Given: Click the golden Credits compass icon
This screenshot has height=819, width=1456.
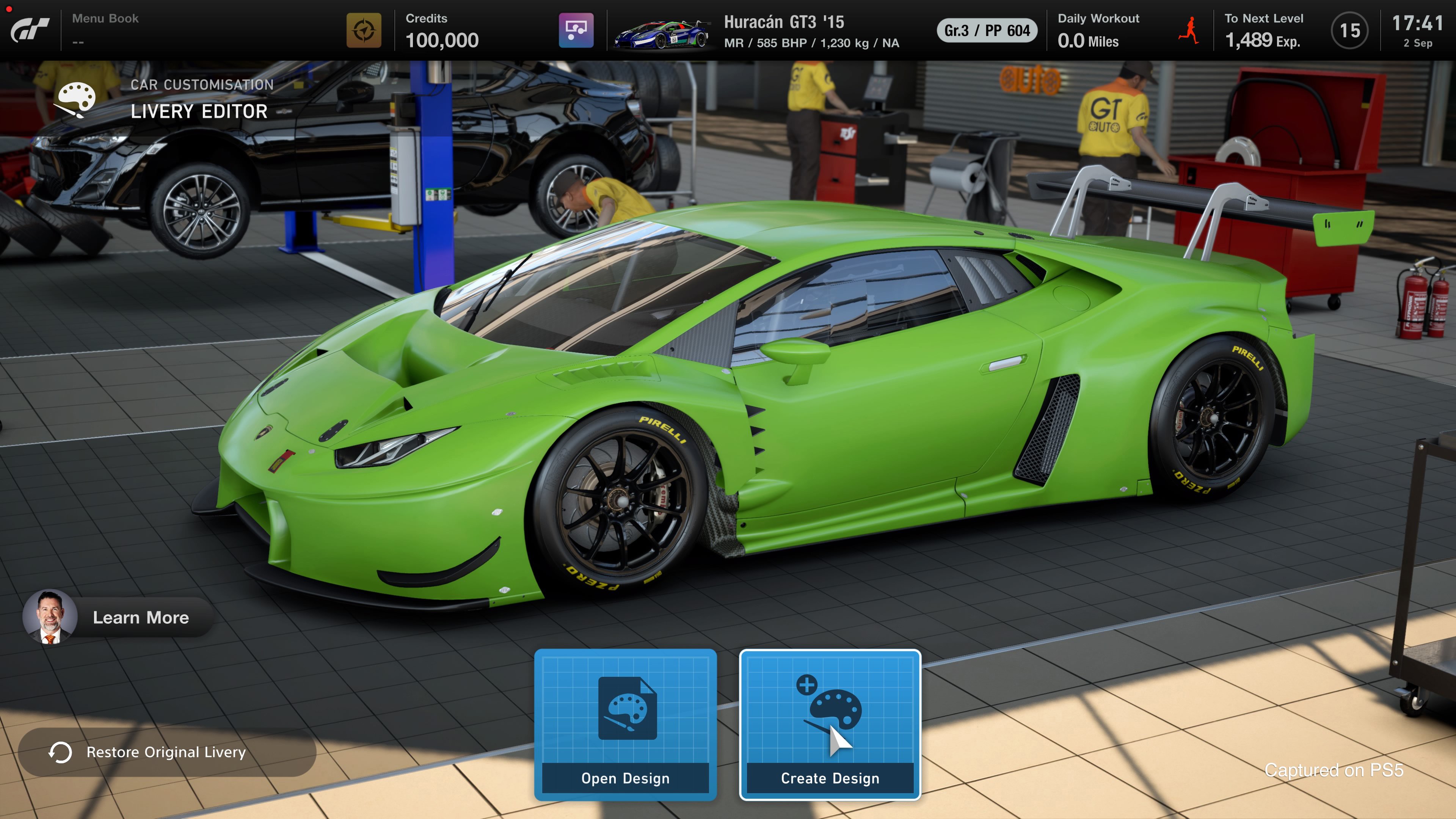Looking at the screenshot, I should point(364,32).
